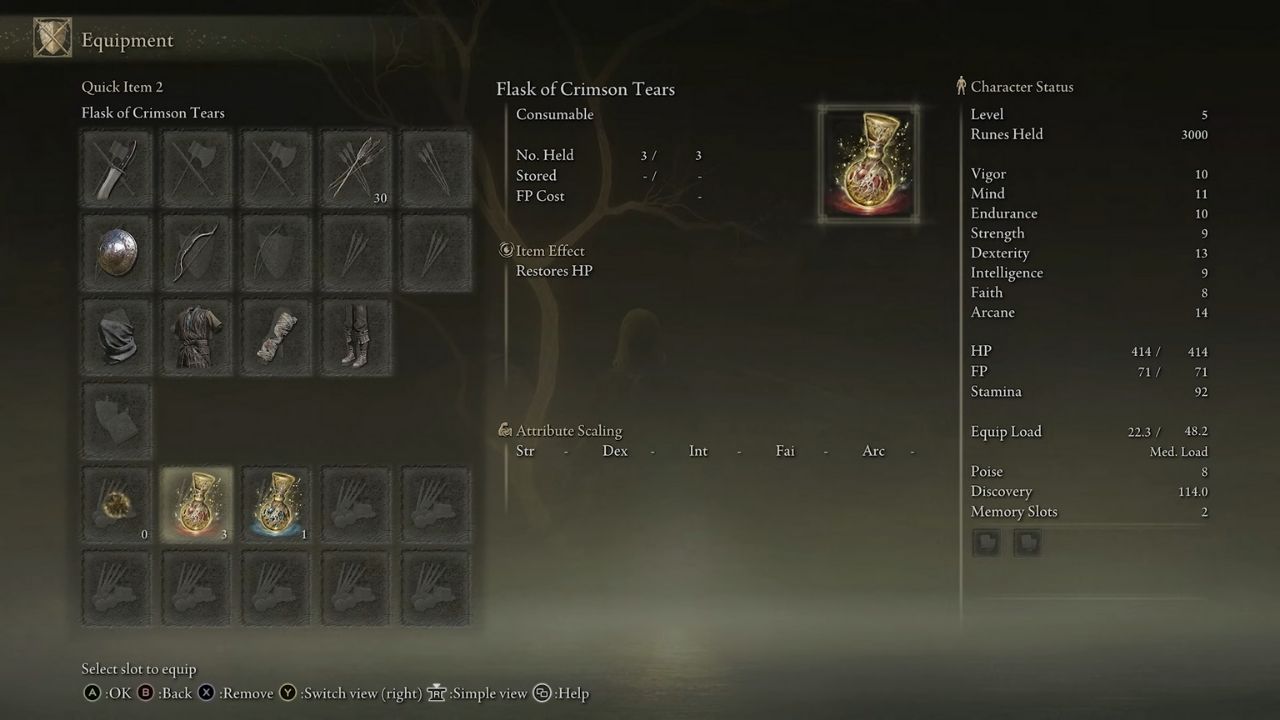The width and height of the screenshot is (1280, 720).
Task: Select the blue Flask of Cerulean Tears slot
Action: coord(276,505)
